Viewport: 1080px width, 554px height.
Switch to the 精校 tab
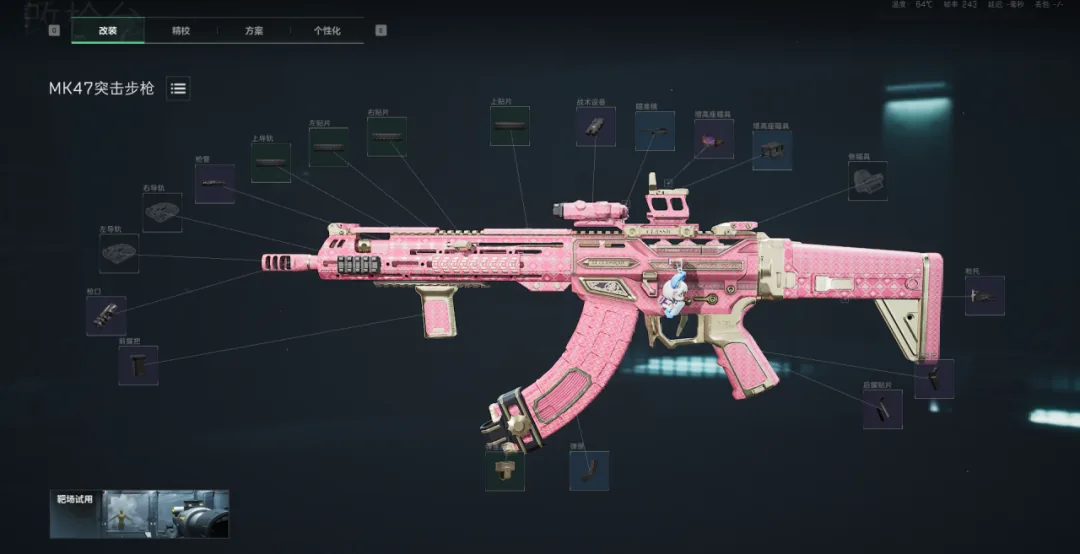(x=180, y=31)
